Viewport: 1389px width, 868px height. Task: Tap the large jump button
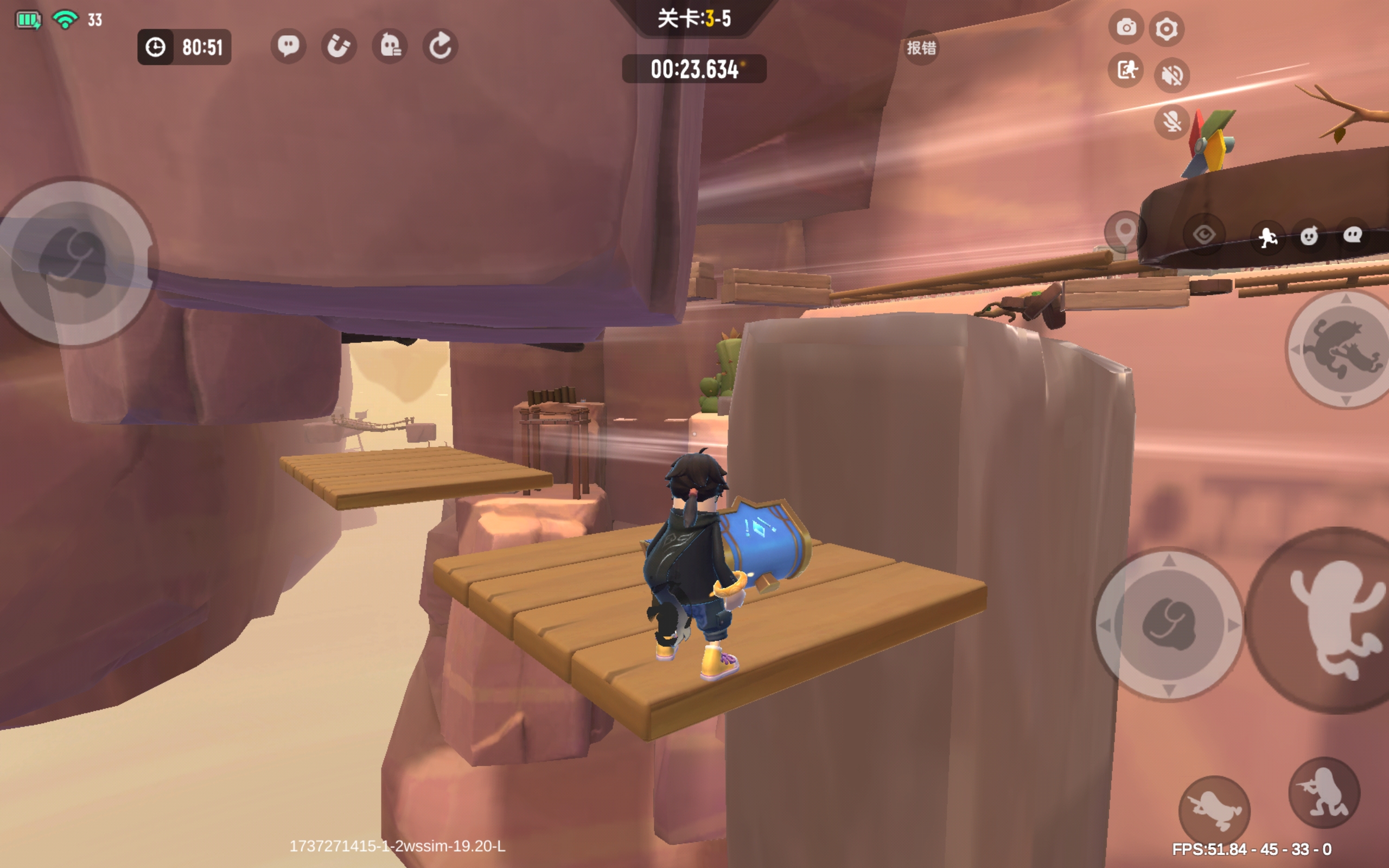point(1331,621)
